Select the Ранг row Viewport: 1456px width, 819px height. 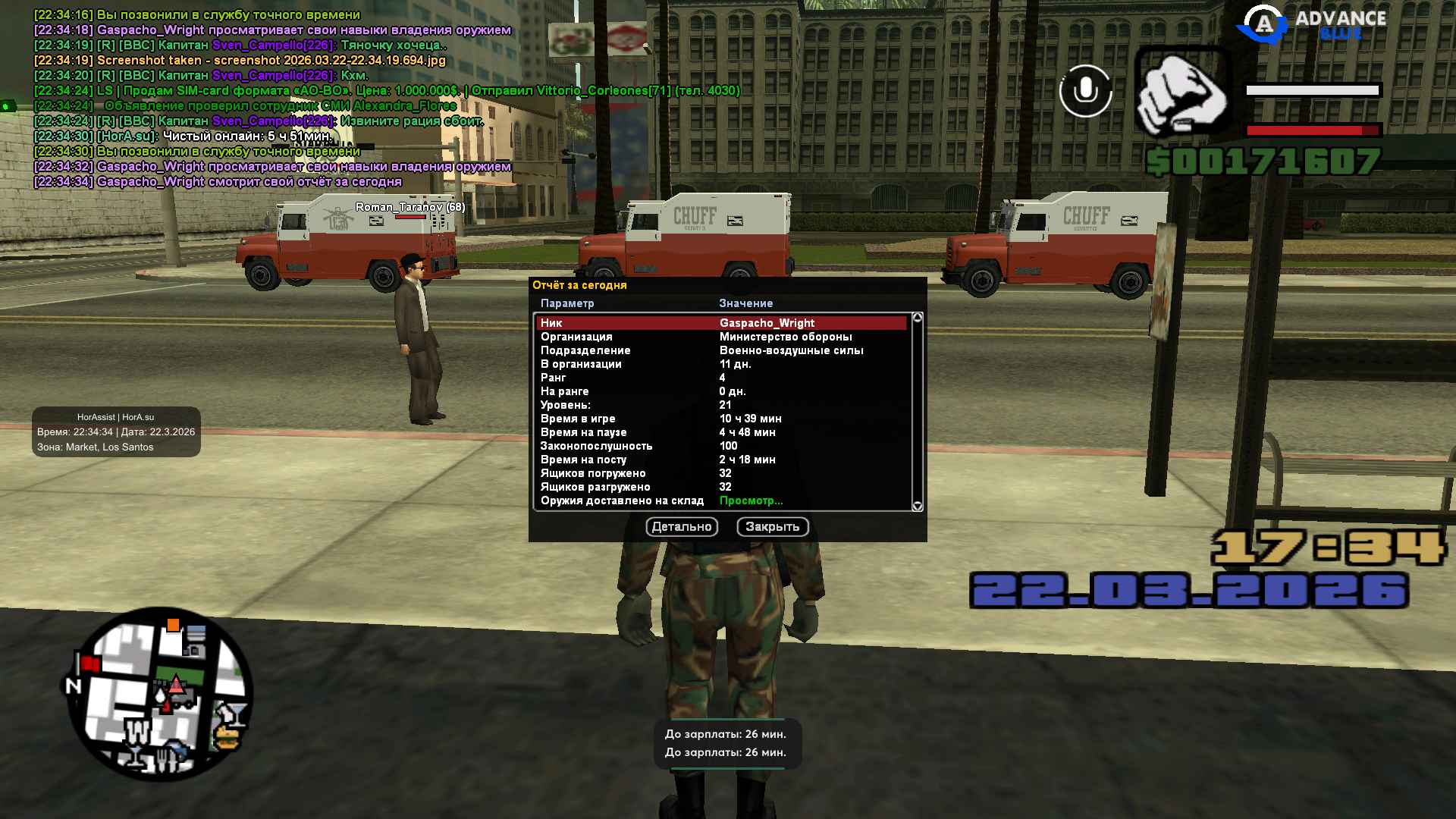click(x=720, y=378)
